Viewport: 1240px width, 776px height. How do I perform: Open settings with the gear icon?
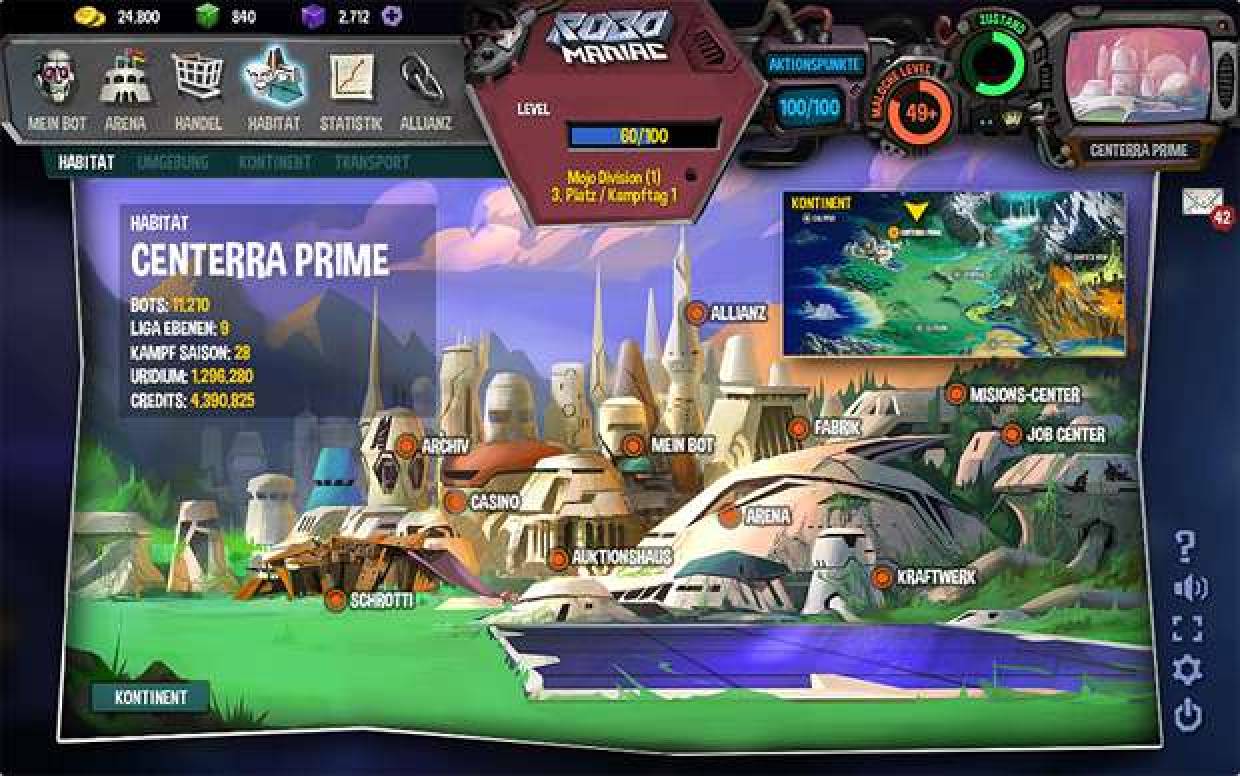tap(1187, 670)
